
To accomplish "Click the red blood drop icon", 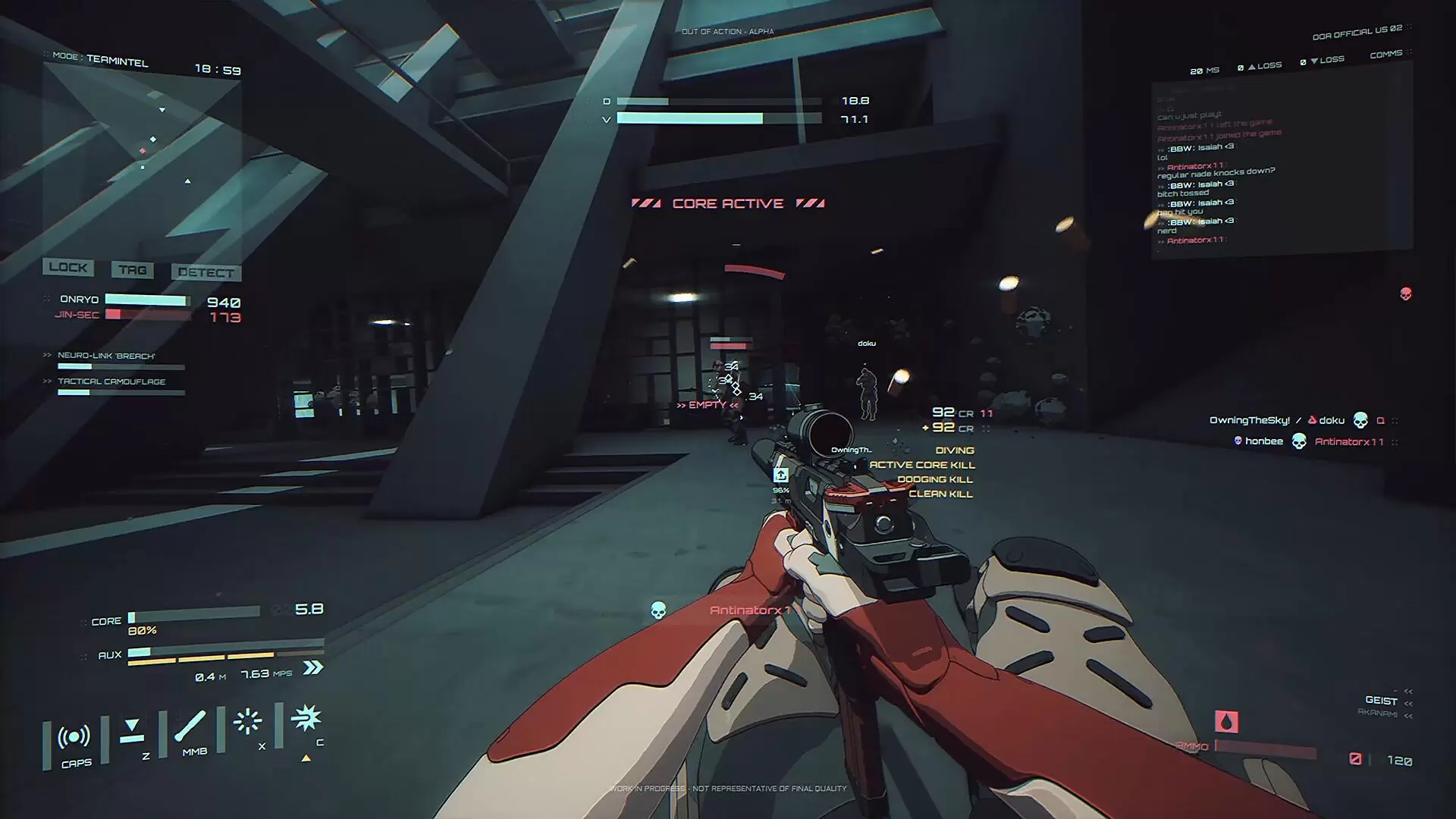I will click(1226, 721).
